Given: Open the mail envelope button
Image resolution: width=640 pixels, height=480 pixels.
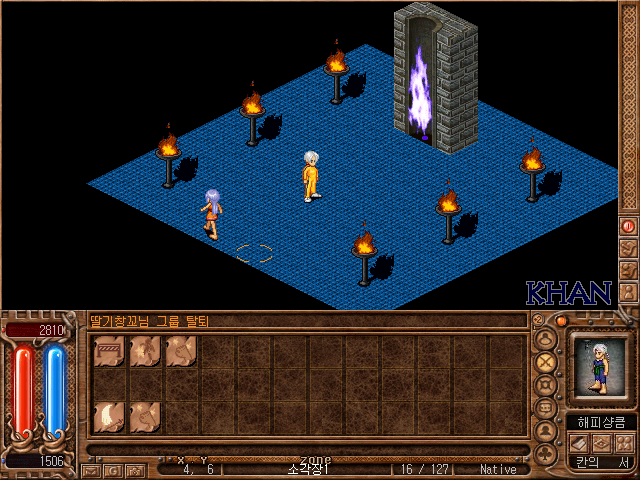Looking at the screenshot, I should click(x=90, y=469).
